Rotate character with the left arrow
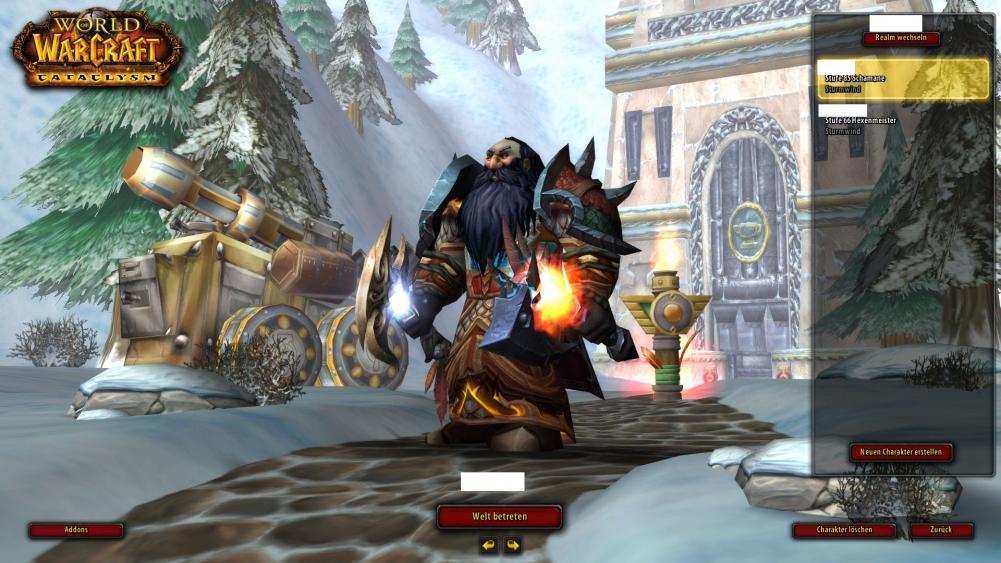This screenshot has width=1001, height=563. (488, 545)
